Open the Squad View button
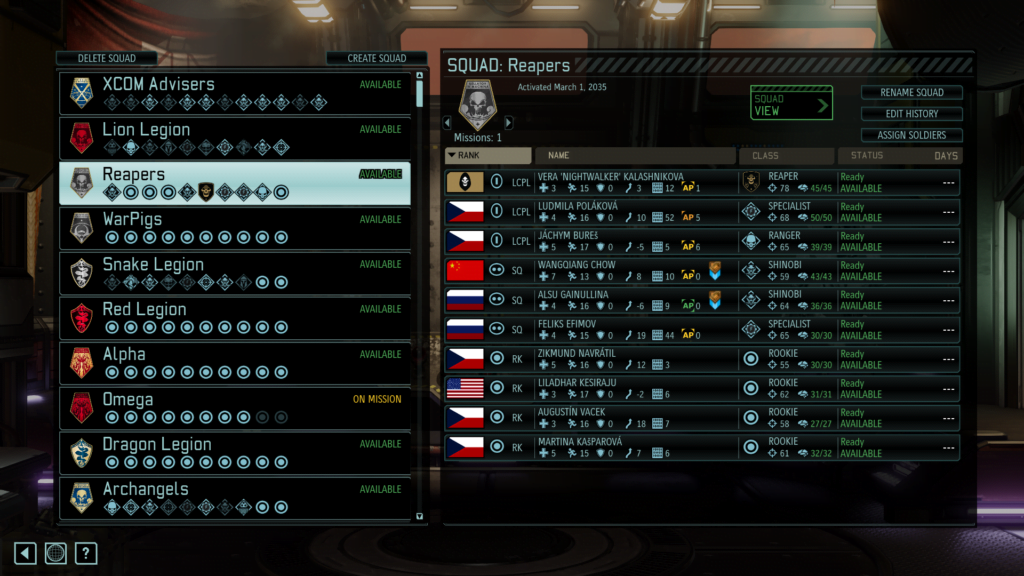 coord(792,104)
